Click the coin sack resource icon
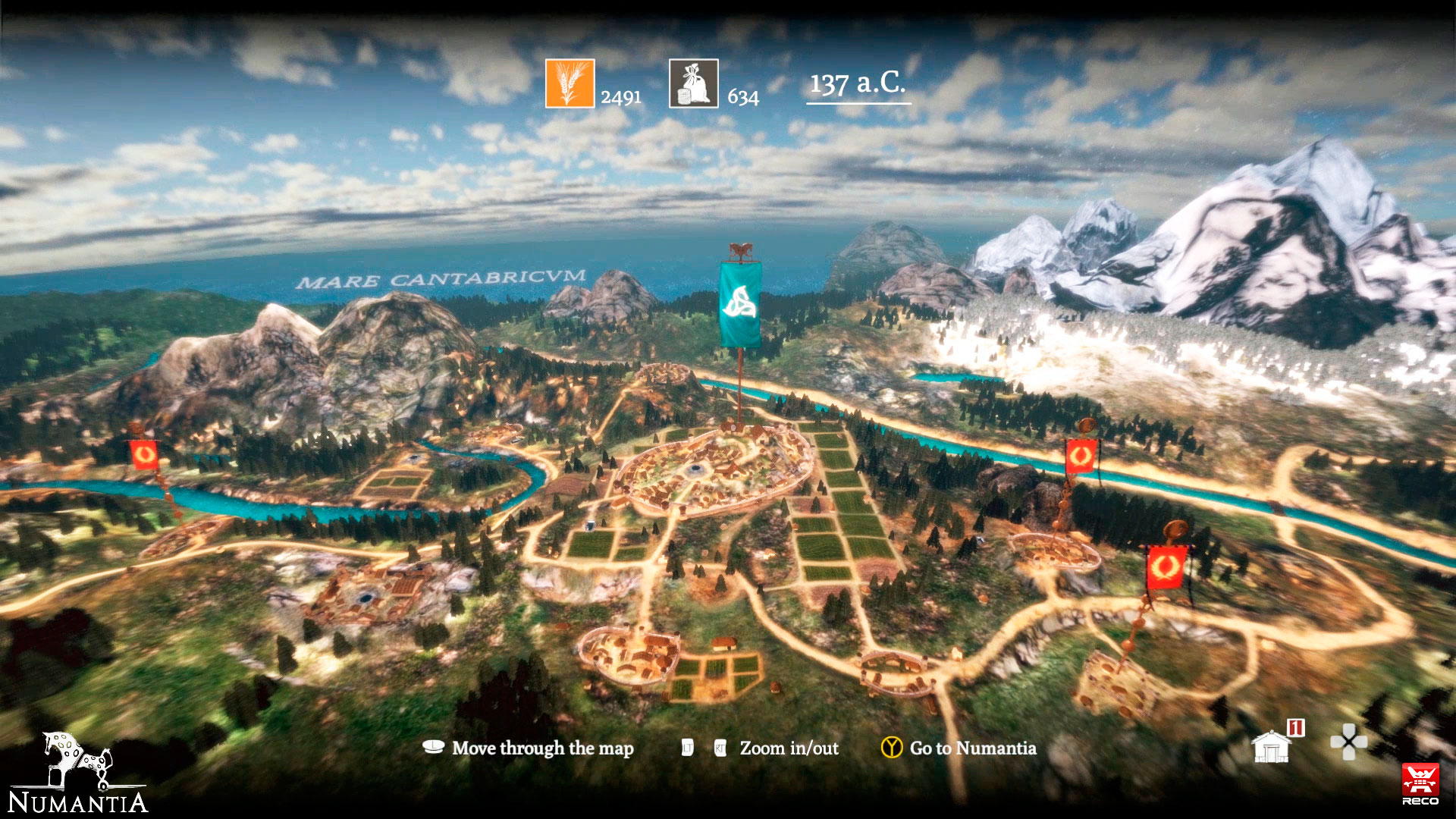 coord(693,83)
